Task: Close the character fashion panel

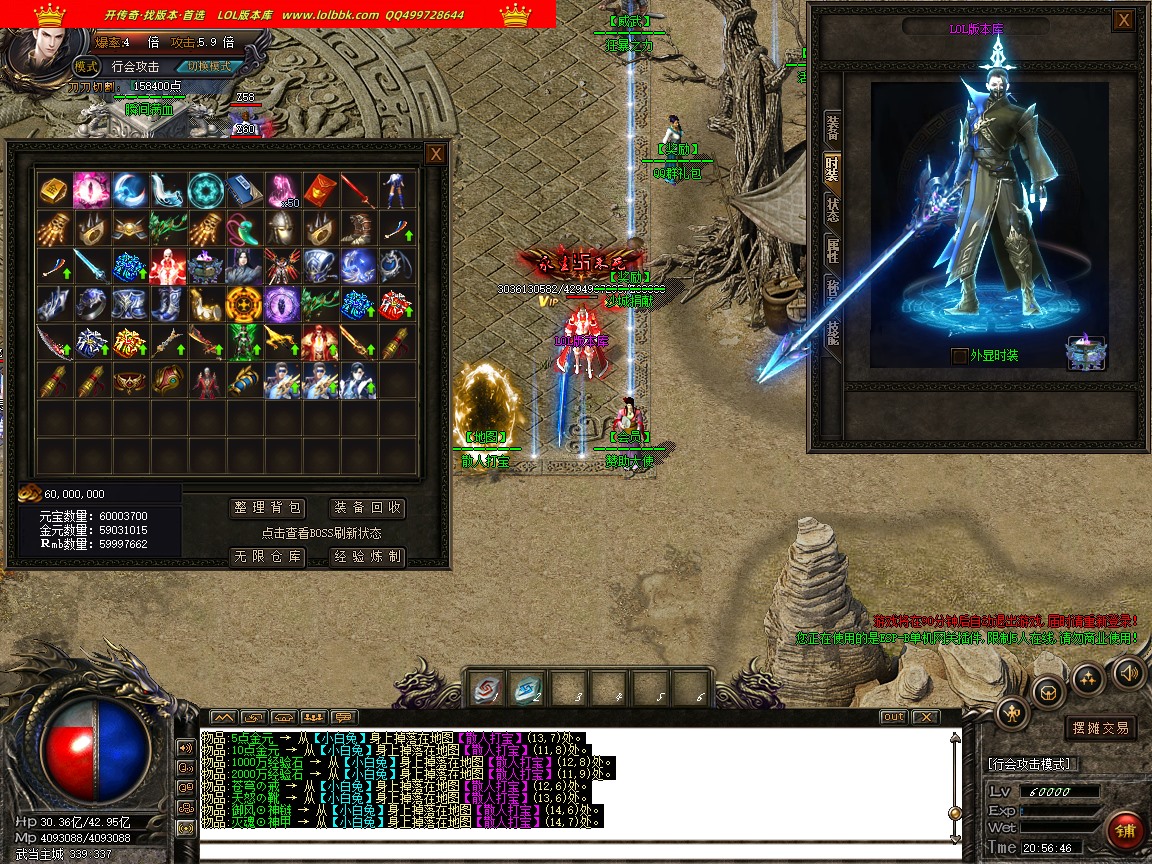Action: coord(1124,20)
